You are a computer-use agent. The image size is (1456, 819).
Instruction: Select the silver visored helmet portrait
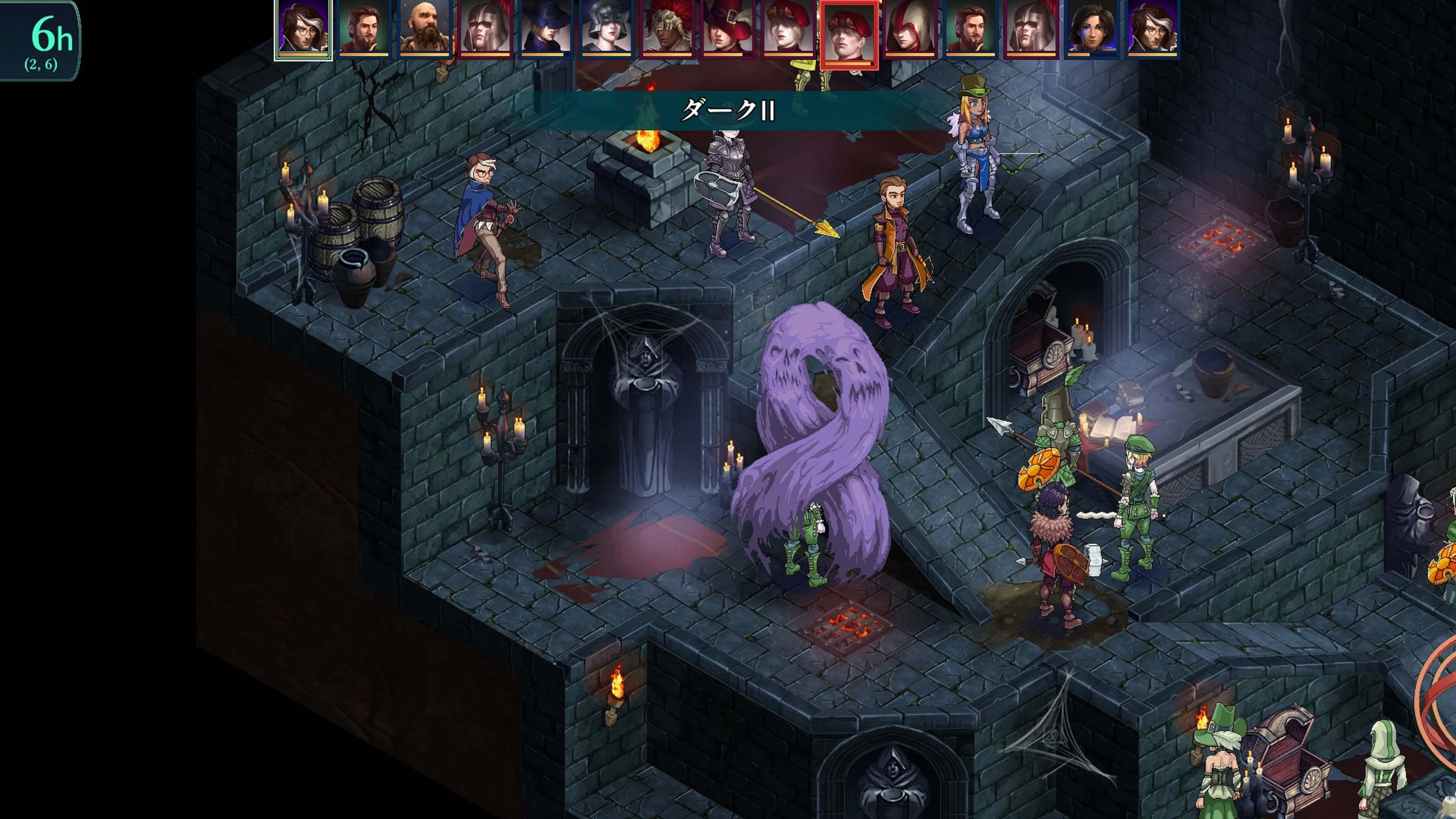(606, 28)
